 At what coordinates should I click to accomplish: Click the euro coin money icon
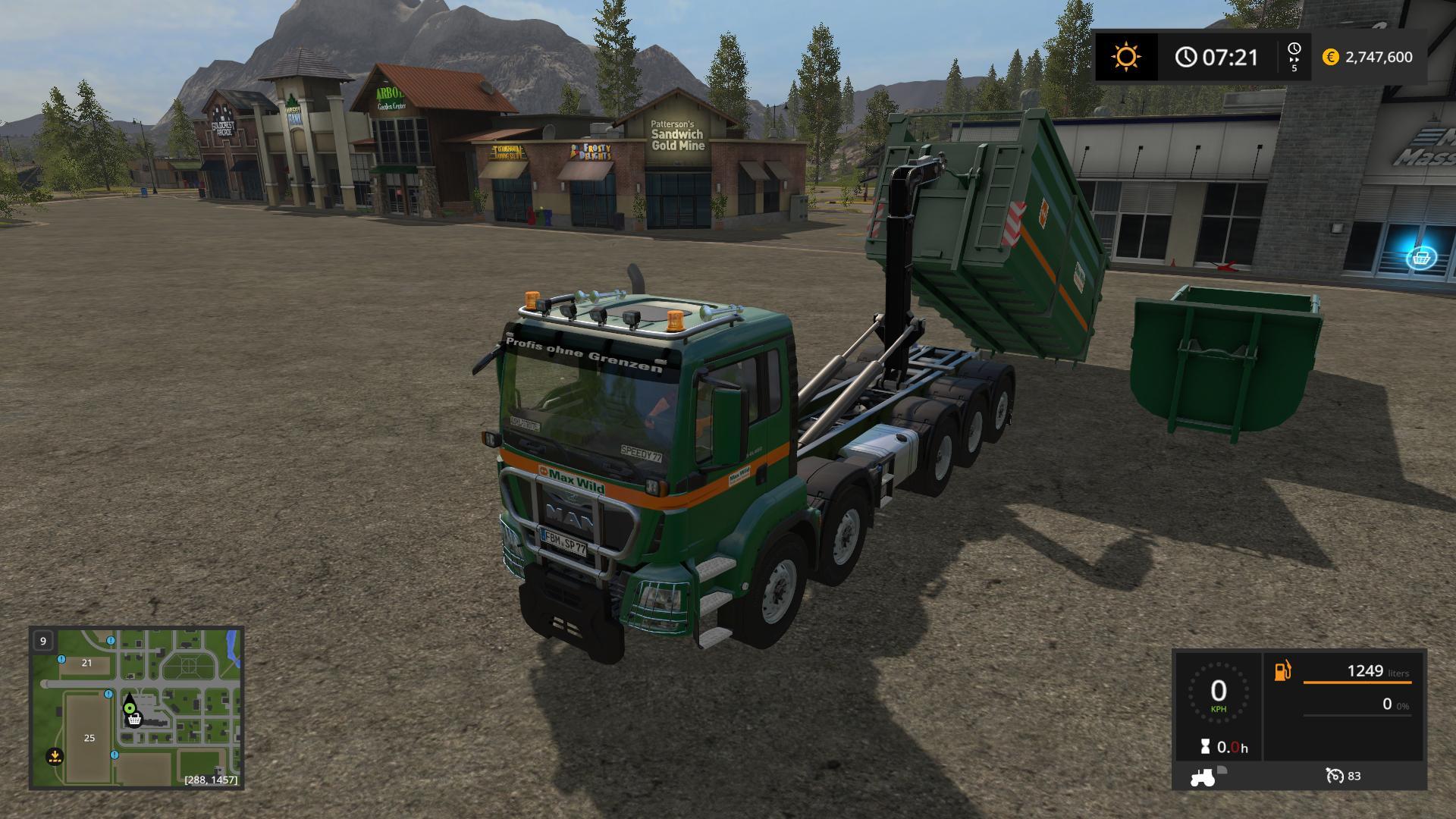1330,57
